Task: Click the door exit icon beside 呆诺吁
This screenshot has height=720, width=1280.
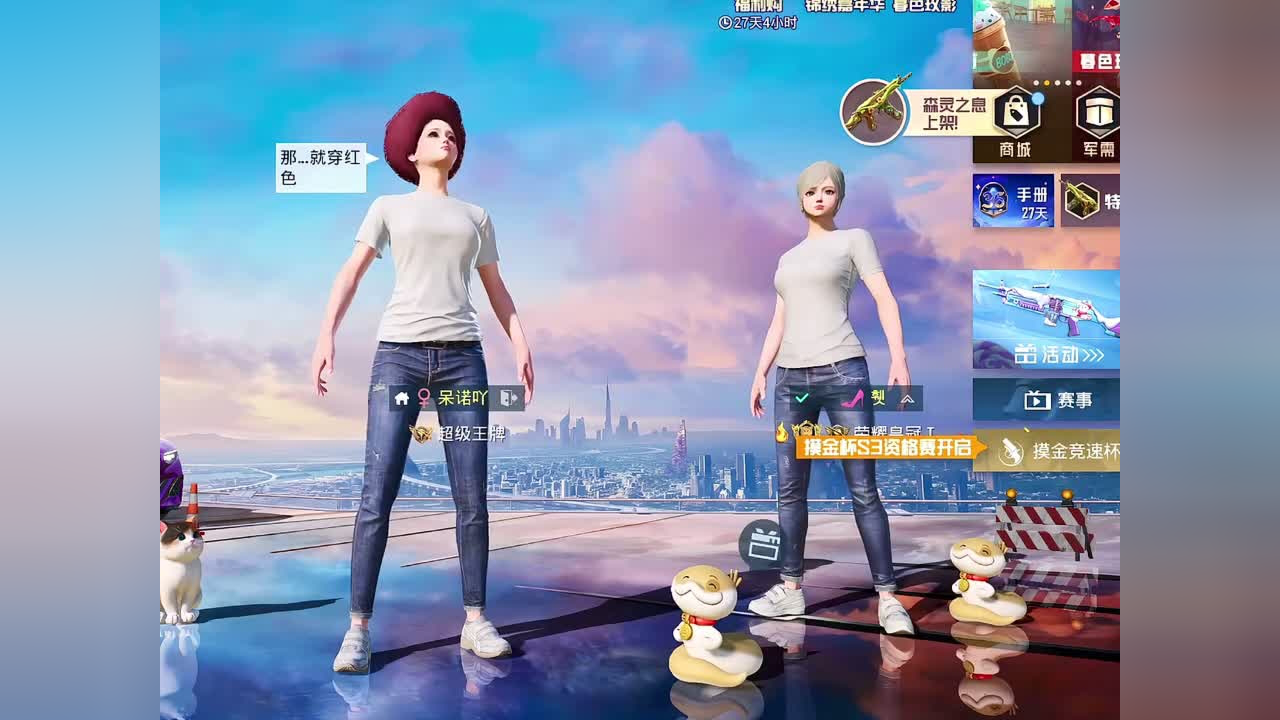Action: click(x=506, y=398)
